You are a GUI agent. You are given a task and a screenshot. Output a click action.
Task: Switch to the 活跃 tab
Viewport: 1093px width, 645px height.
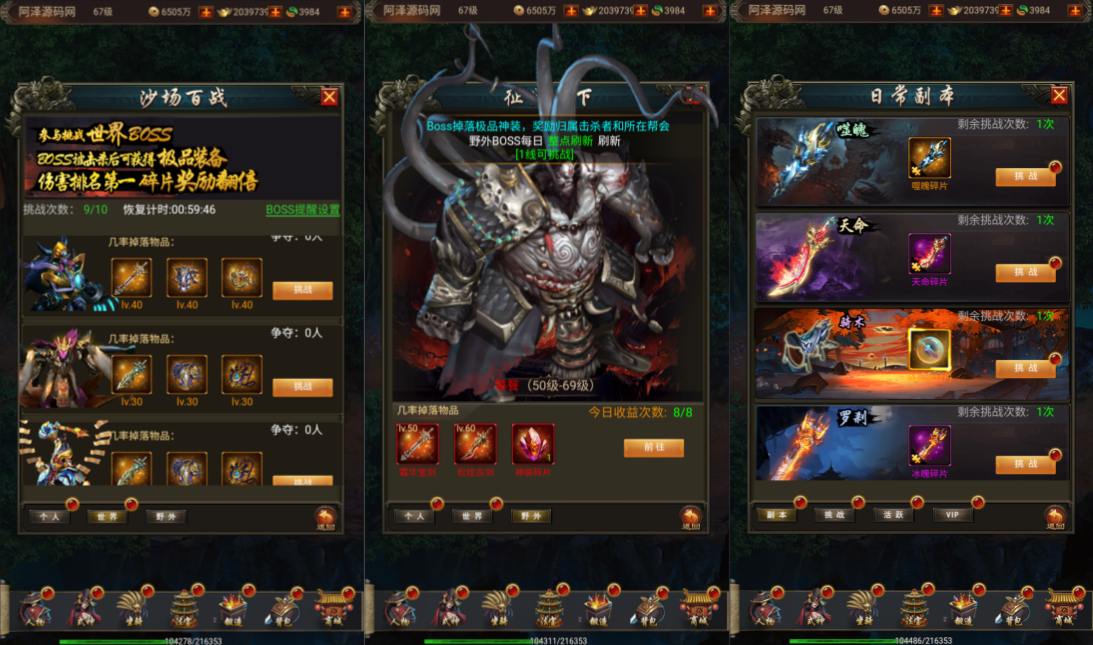tap(893, 515)
